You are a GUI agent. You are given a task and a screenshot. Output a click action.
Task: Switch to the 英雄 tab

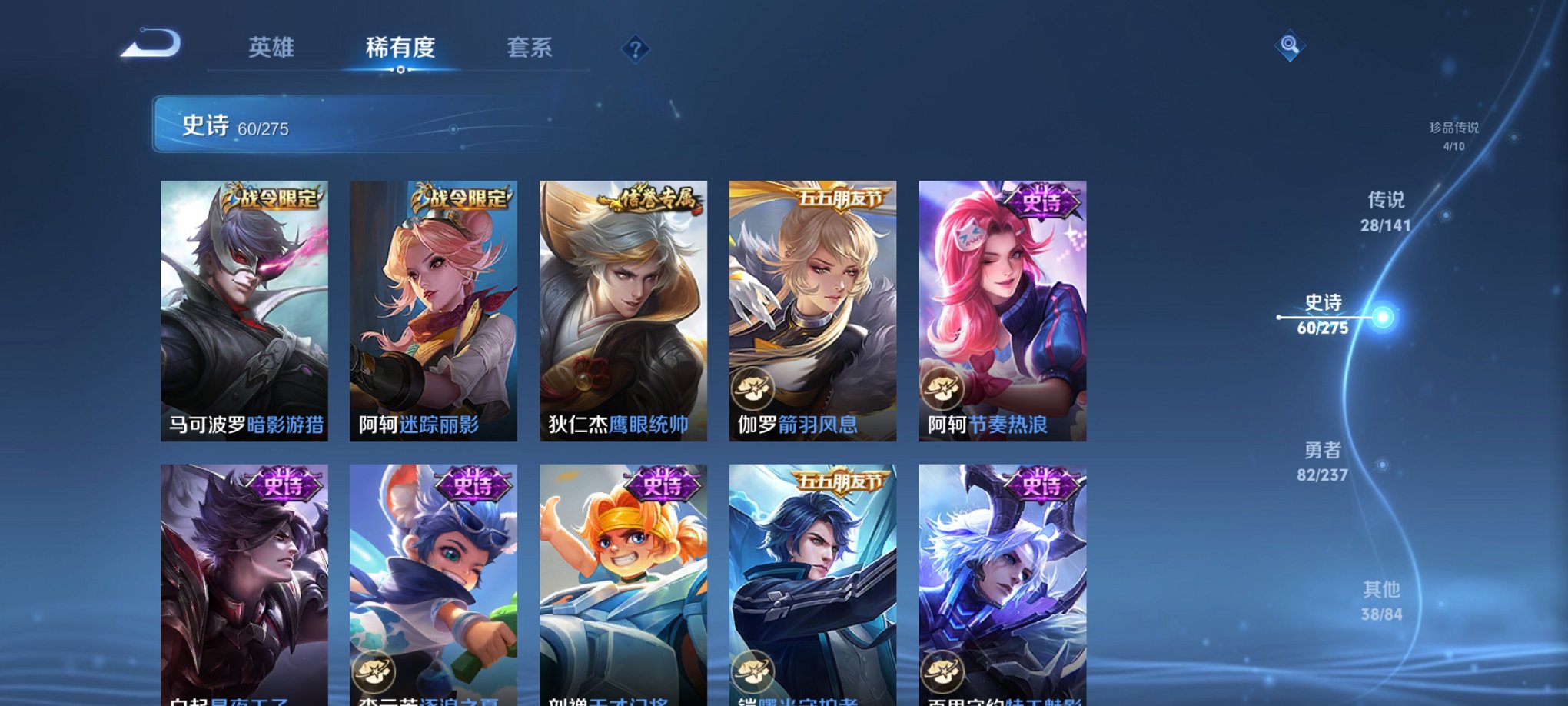pyautogui.click(x=271, y=48)
